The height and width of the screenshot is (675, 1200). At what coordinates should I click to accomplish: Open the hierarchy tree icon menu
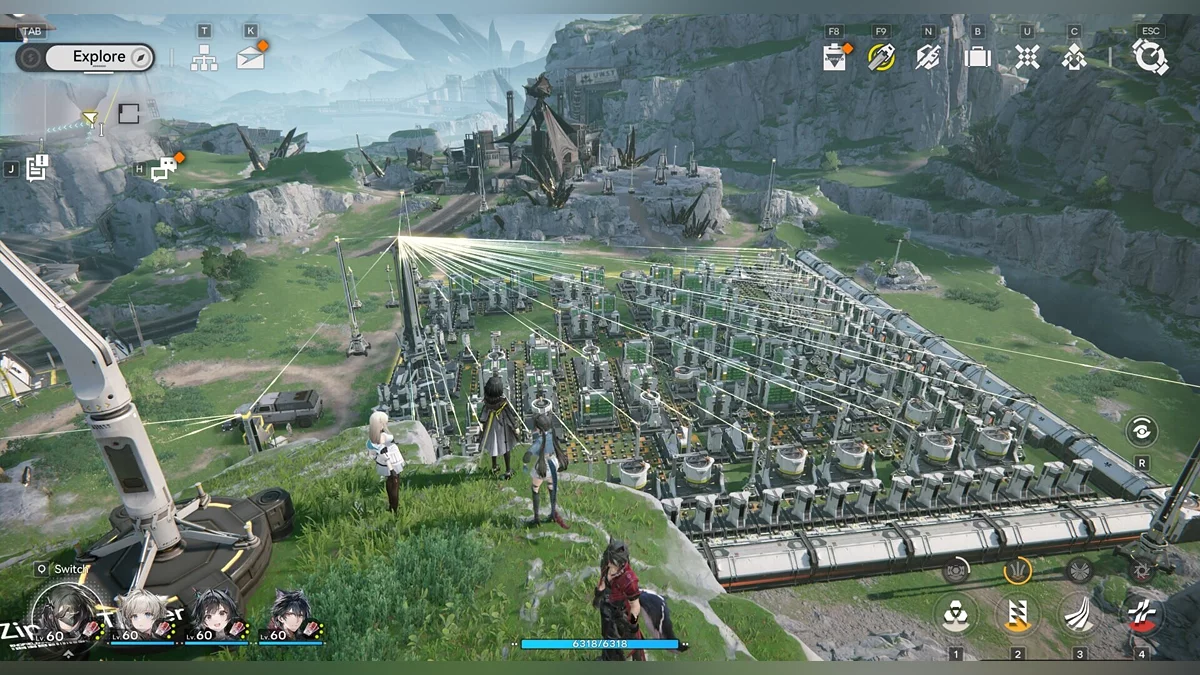click(x=204, y=58)
